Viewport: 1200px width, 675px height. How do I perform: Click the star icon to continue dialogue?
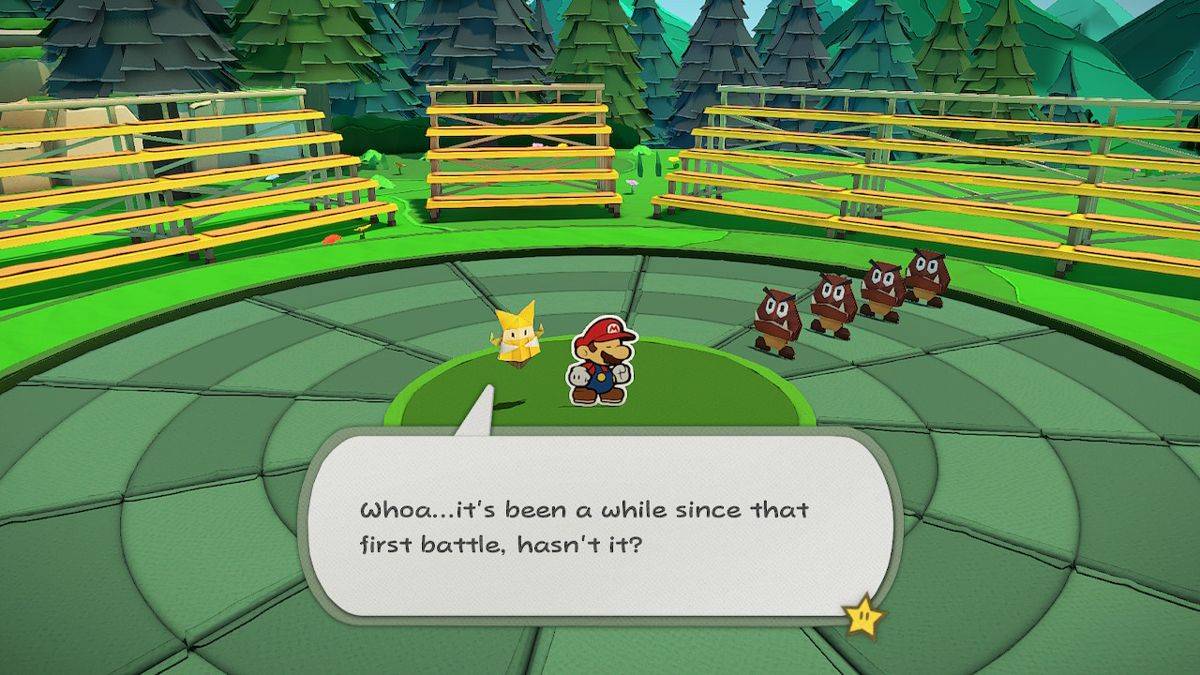862,616
